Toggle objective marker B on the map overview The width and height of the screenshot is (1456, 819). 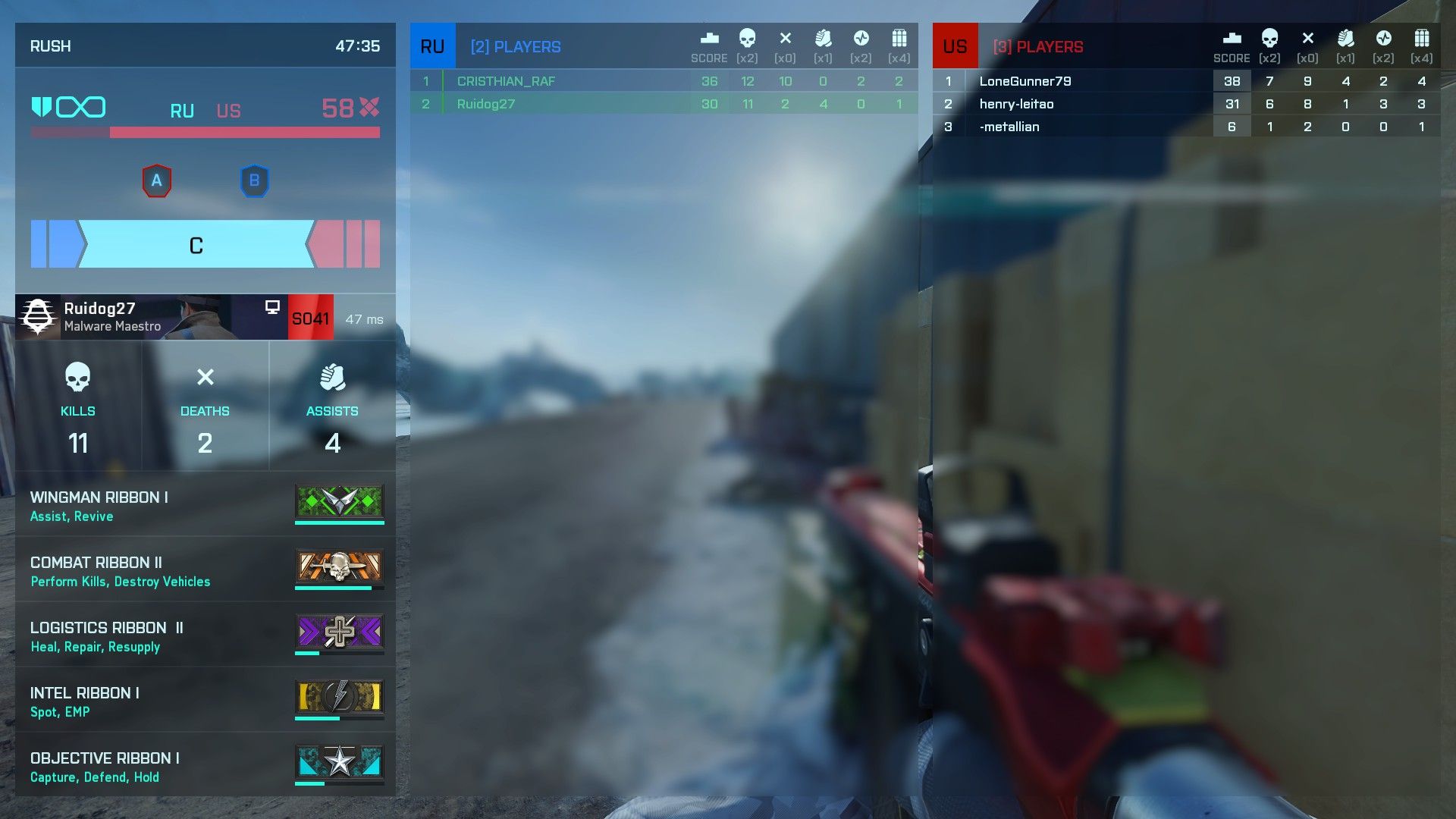click(x=255, y=180)
